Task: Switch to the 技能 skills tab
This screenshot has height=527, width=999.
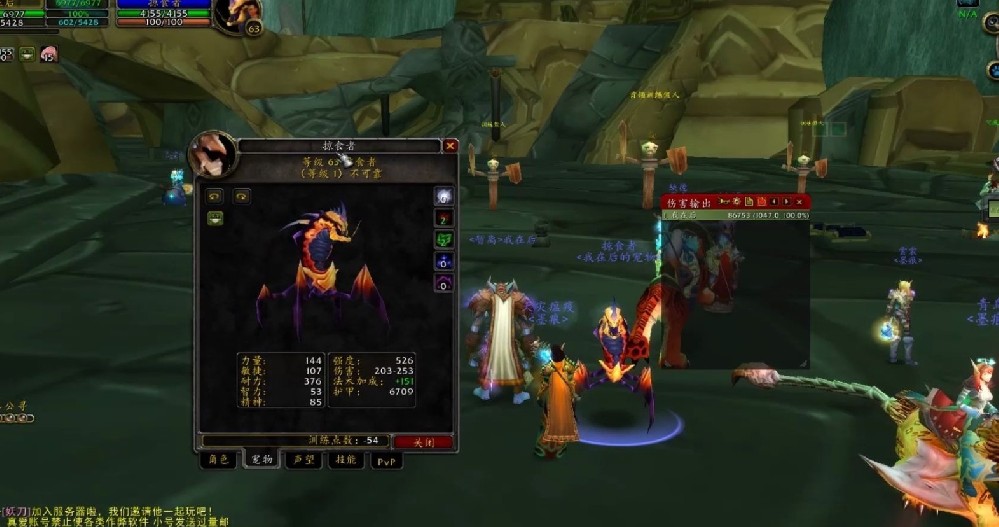Action: tap(345, 460)
